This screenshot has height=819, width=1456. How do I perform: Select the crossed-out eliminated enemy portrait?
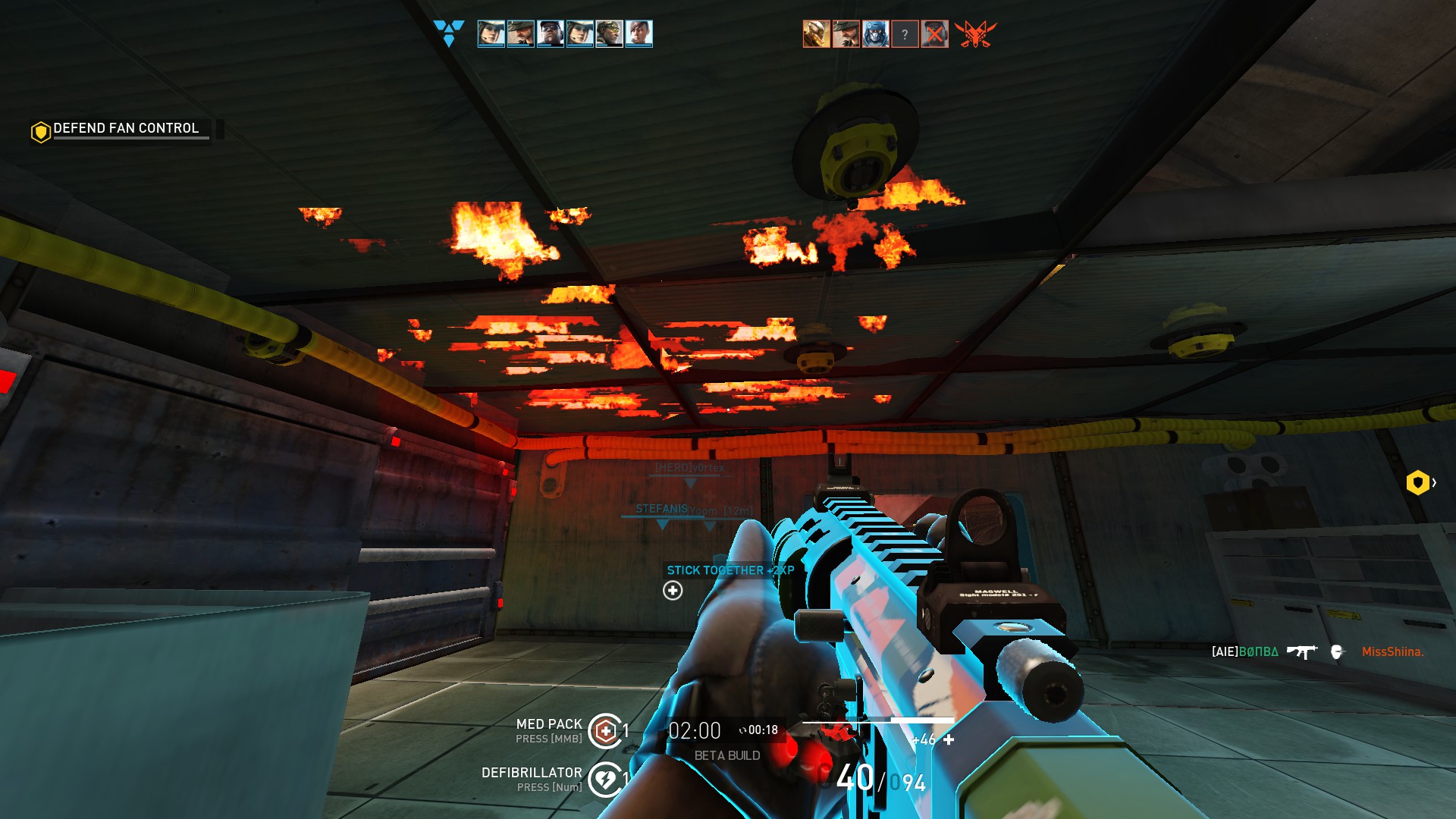pos(934,34)
